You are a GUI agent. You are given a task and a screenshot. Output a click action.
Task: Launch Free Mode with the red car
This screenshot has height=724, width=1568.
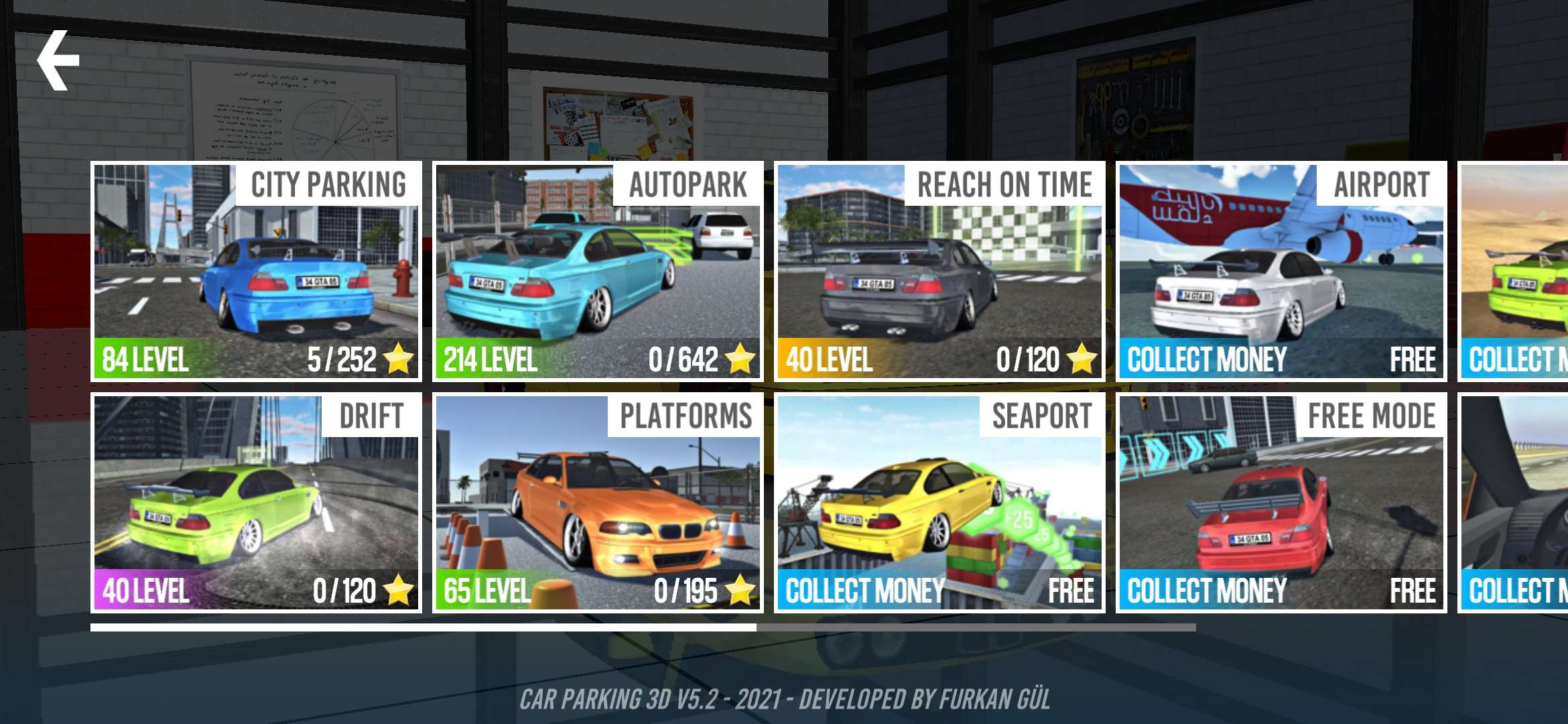tap(1281, 503)
